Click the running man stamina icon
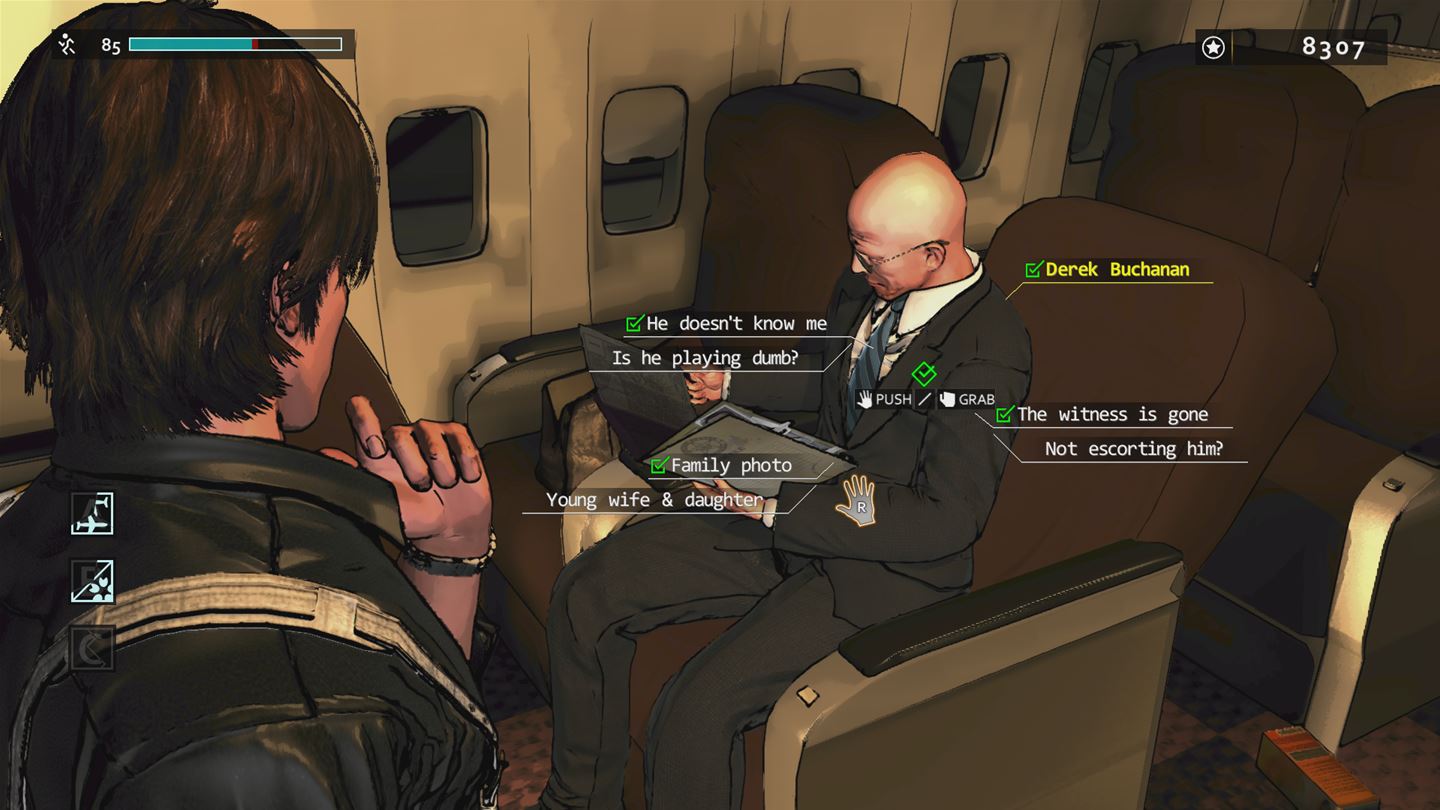 67,43
